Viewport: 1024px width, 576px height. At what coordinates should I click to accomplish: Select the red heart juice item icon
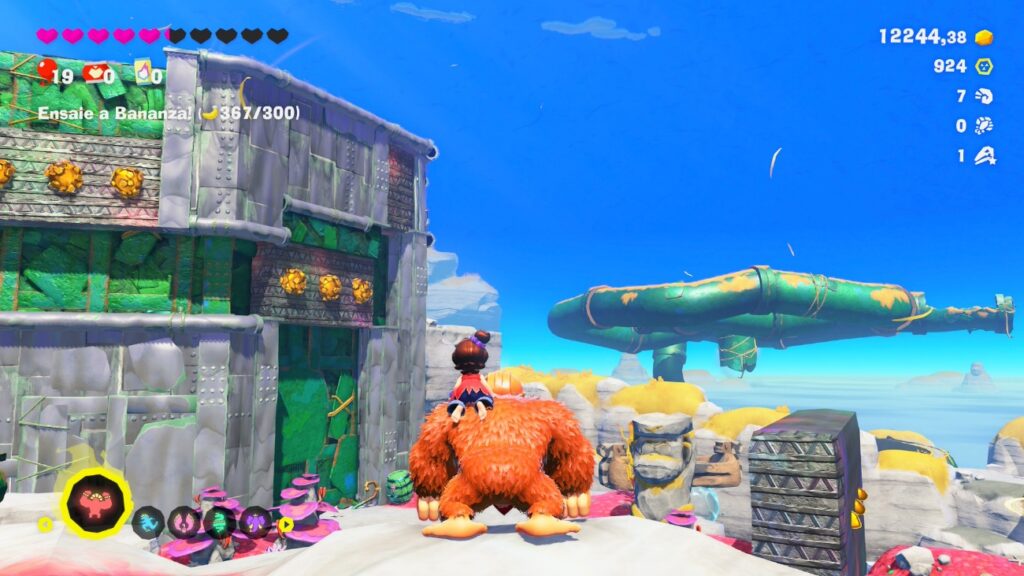(96, 73)
